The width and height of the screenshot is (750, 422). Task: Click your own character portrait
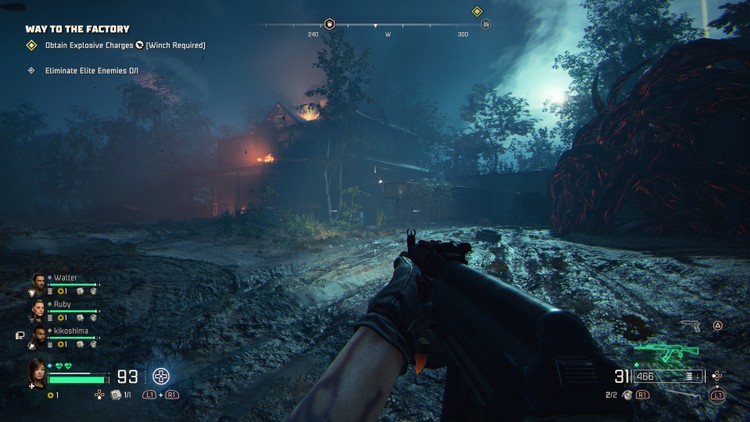[39, 372]
